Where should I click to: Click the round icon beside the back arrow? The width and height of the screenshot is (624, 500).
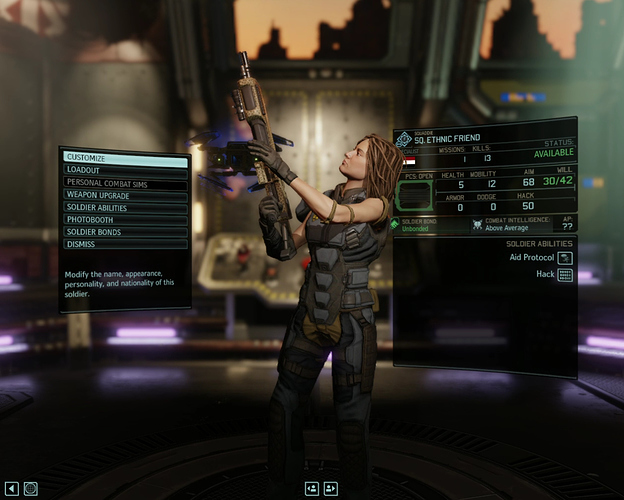[31, 488]
